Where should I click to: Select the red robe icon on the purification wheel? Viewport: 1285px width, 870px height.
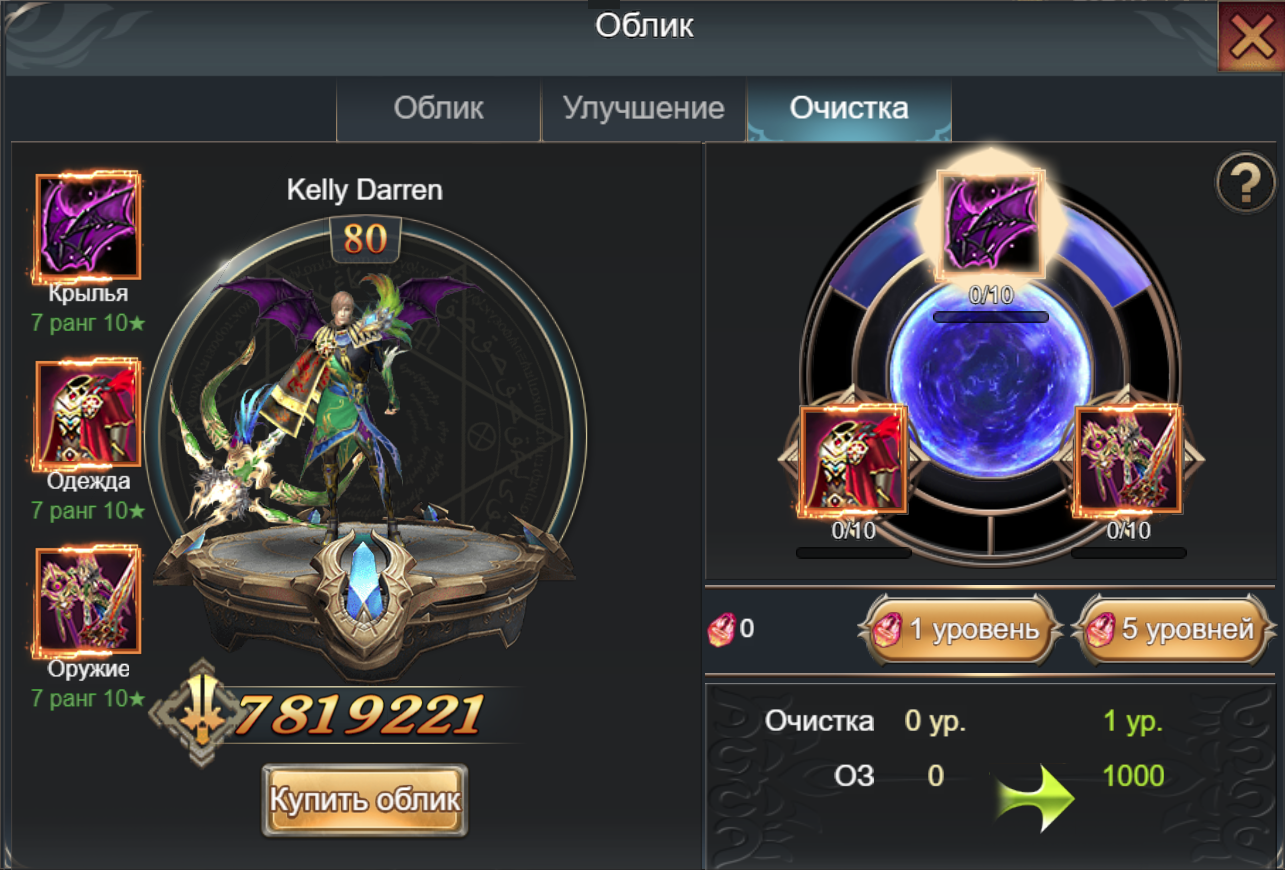tap(853, 460)
